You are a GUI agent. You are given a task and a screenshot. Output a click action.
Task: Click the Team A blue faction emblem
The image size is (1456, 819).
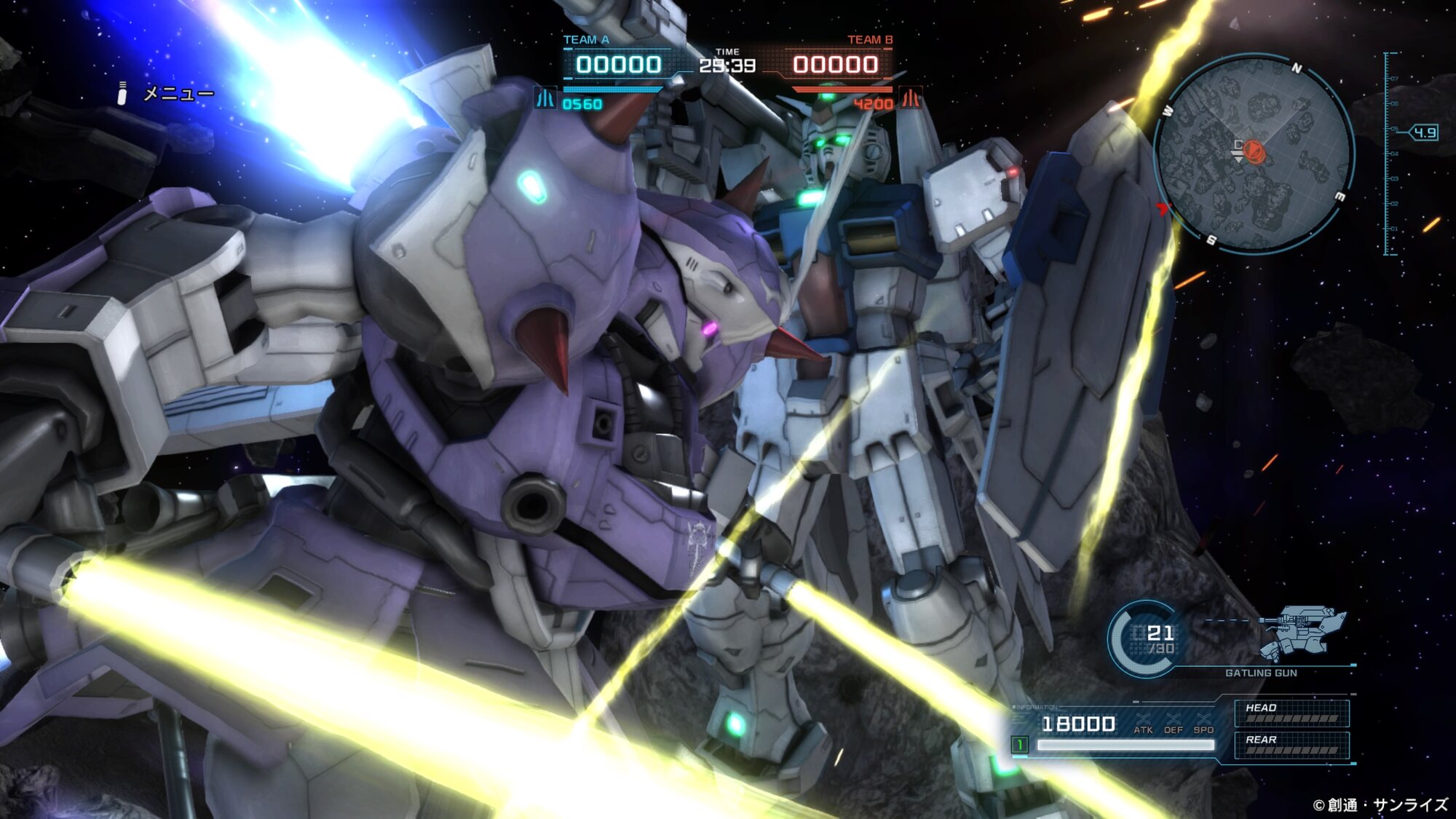coord(545,98)
